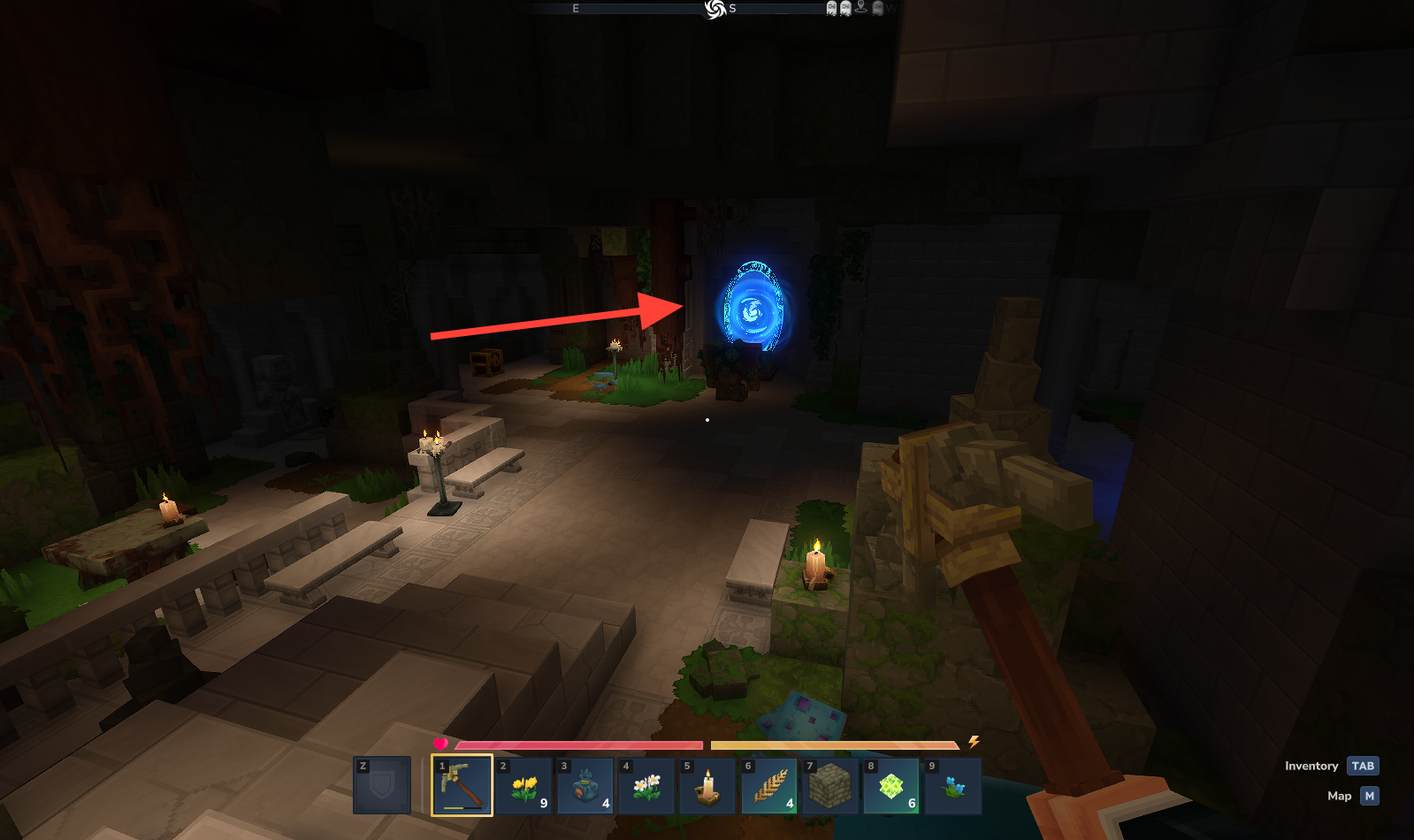Viewport: 1414px width, 840px height.
Task: Select the pickaxe in hotbar slot 1
Action: [462, 784]
